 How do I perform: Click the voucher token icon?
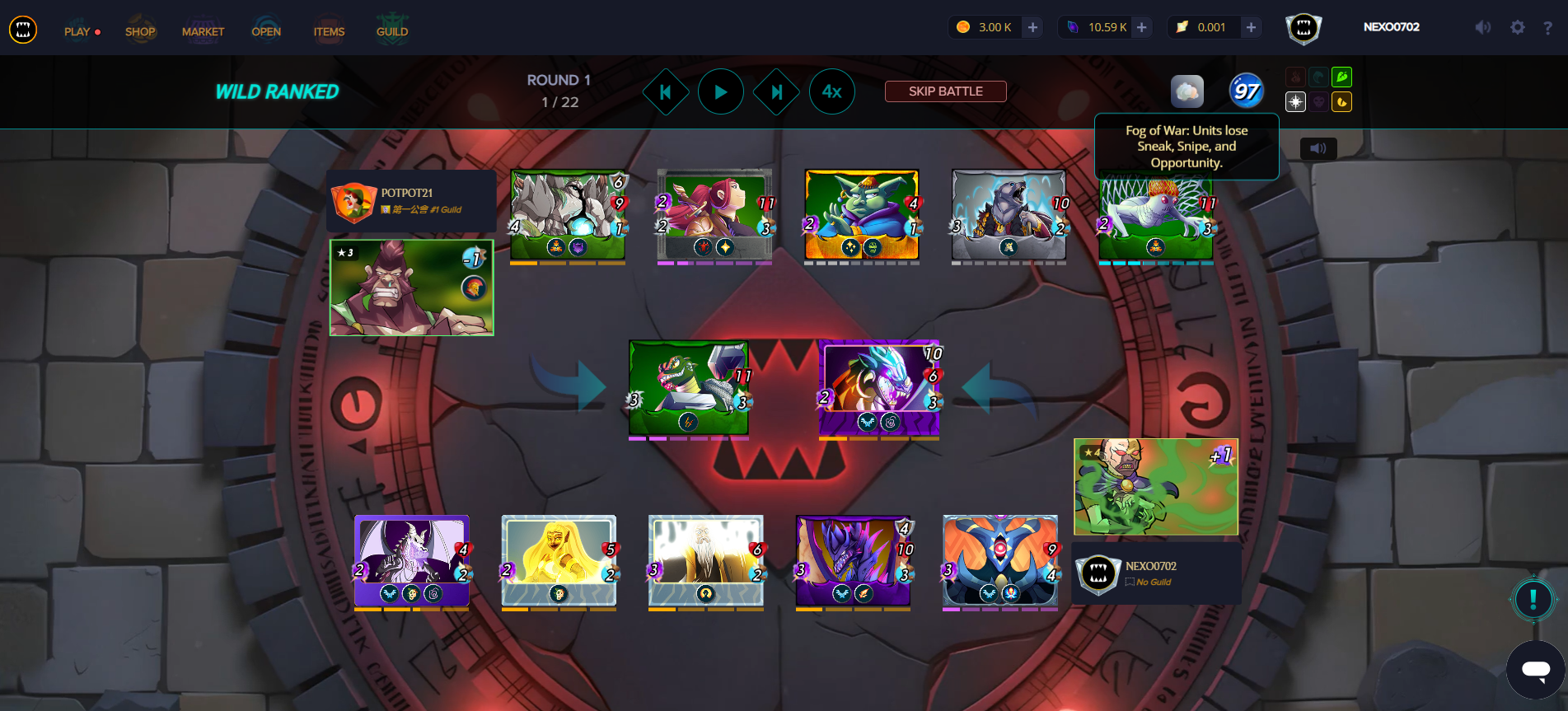click(1181, 26)
